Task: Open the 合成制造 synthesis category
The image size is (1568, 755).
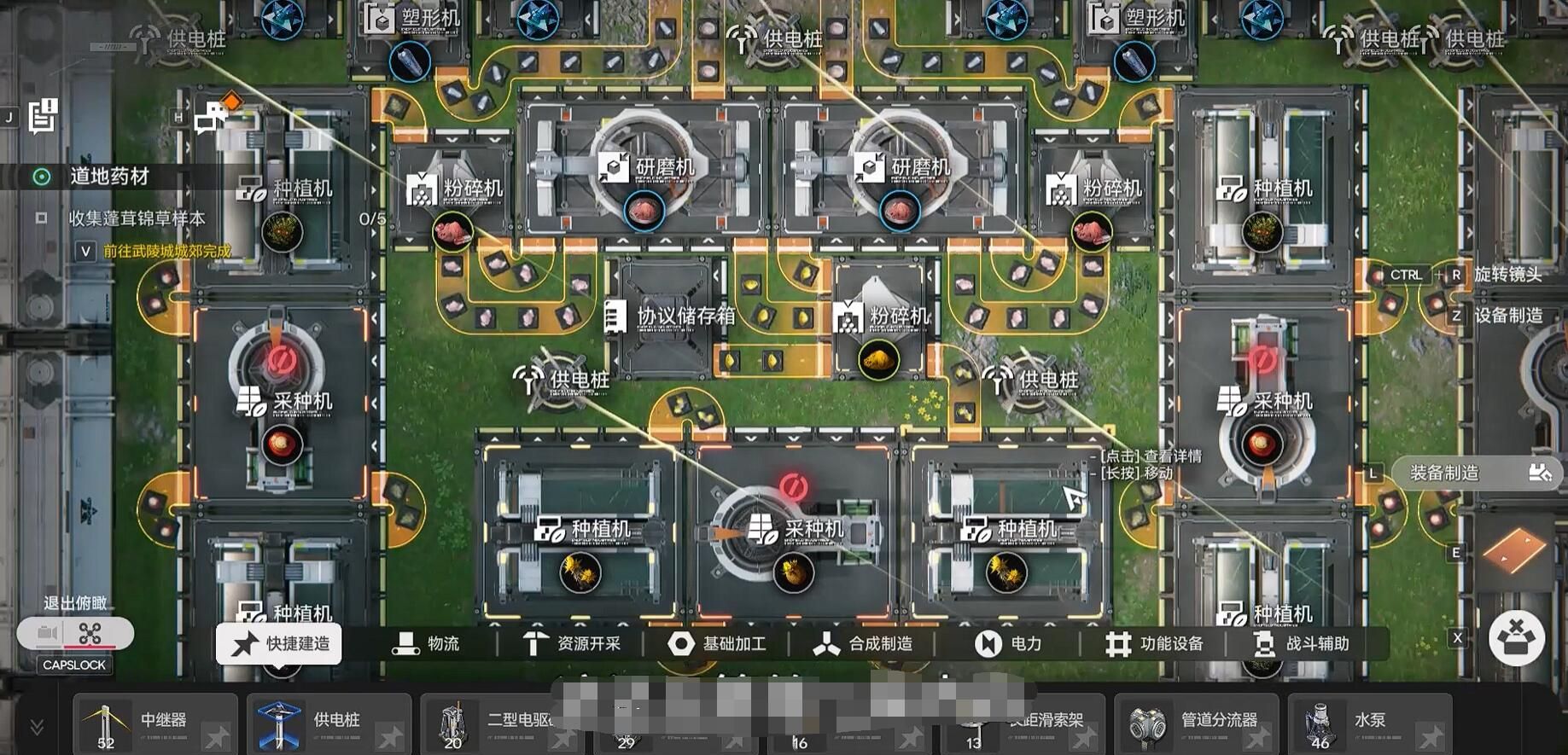Action: tap(863, 644)
